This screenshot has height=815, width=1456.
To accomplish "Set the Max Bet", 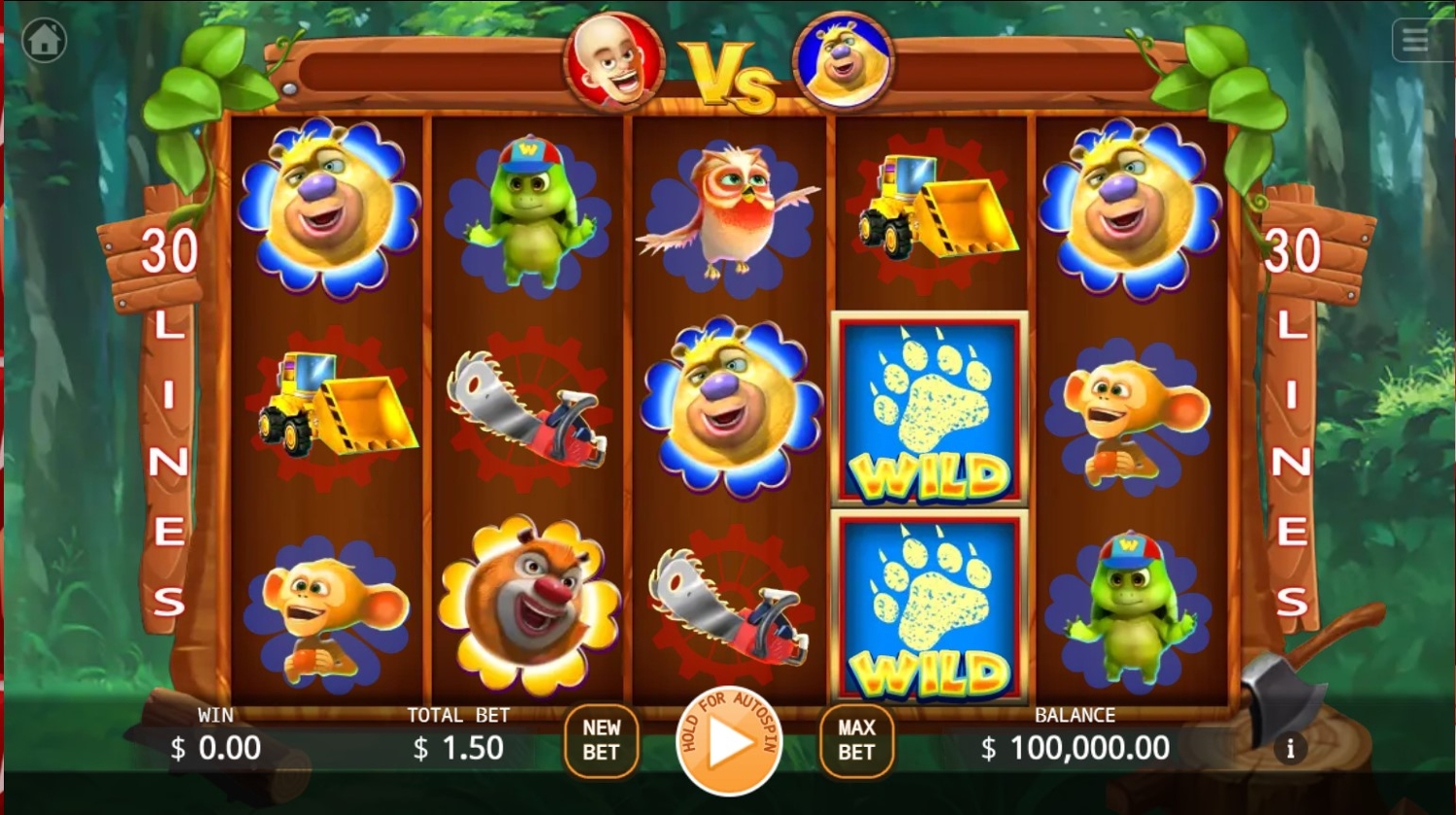I will pyautogui.click(x=856, y=740).
